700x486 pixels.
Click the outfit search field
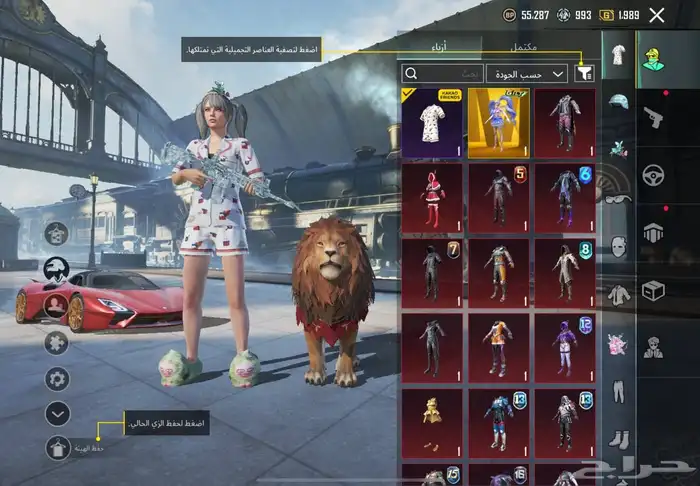[x=442, y=73]
